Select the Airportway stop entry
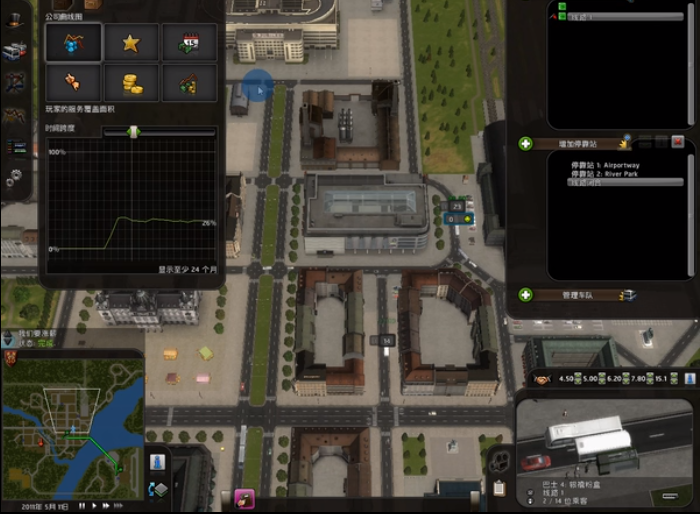Screen dimensions: 700x514 click(x=604, y=165)
